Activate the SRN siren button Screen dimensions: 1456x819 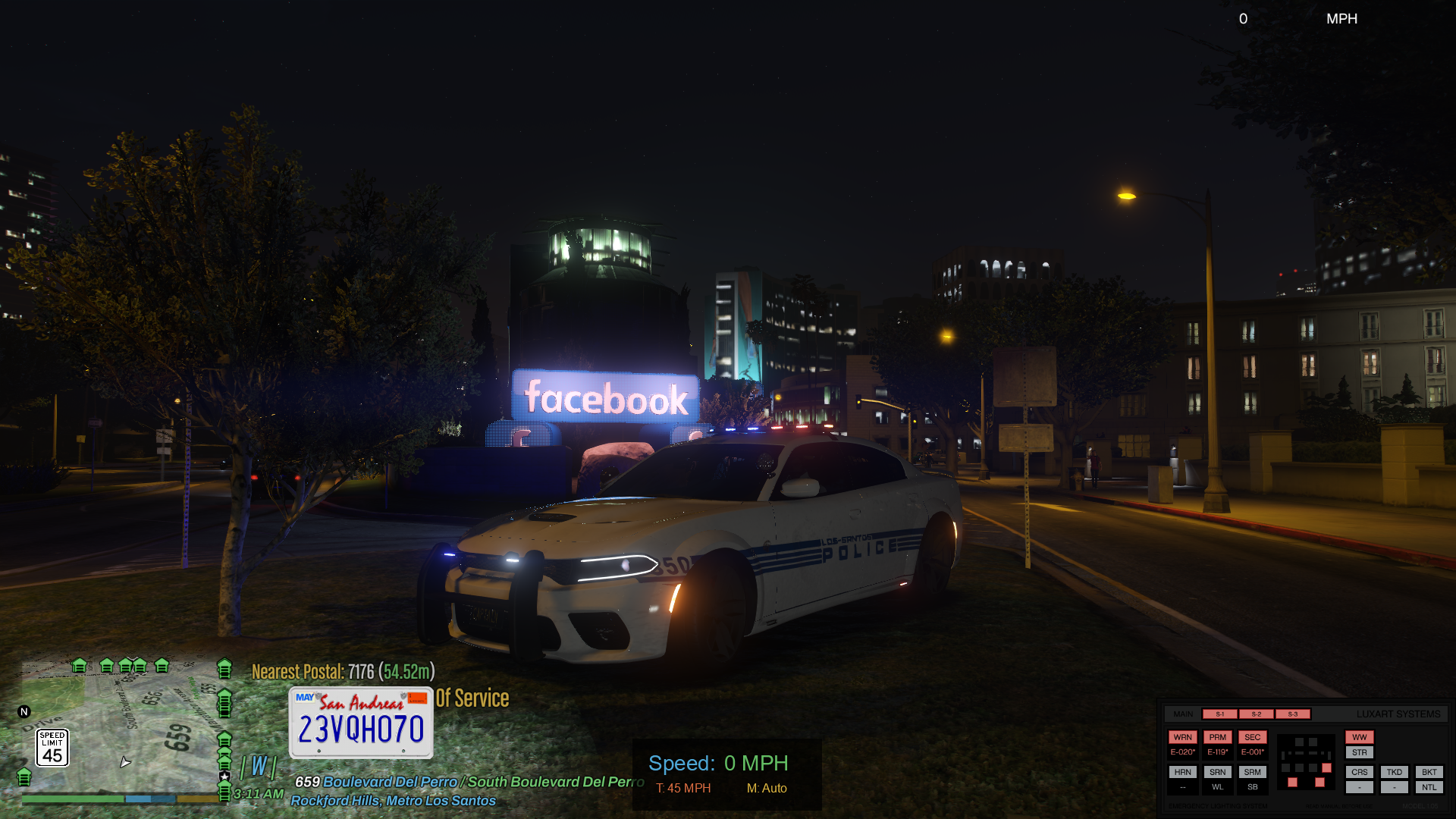[1217, 772]
